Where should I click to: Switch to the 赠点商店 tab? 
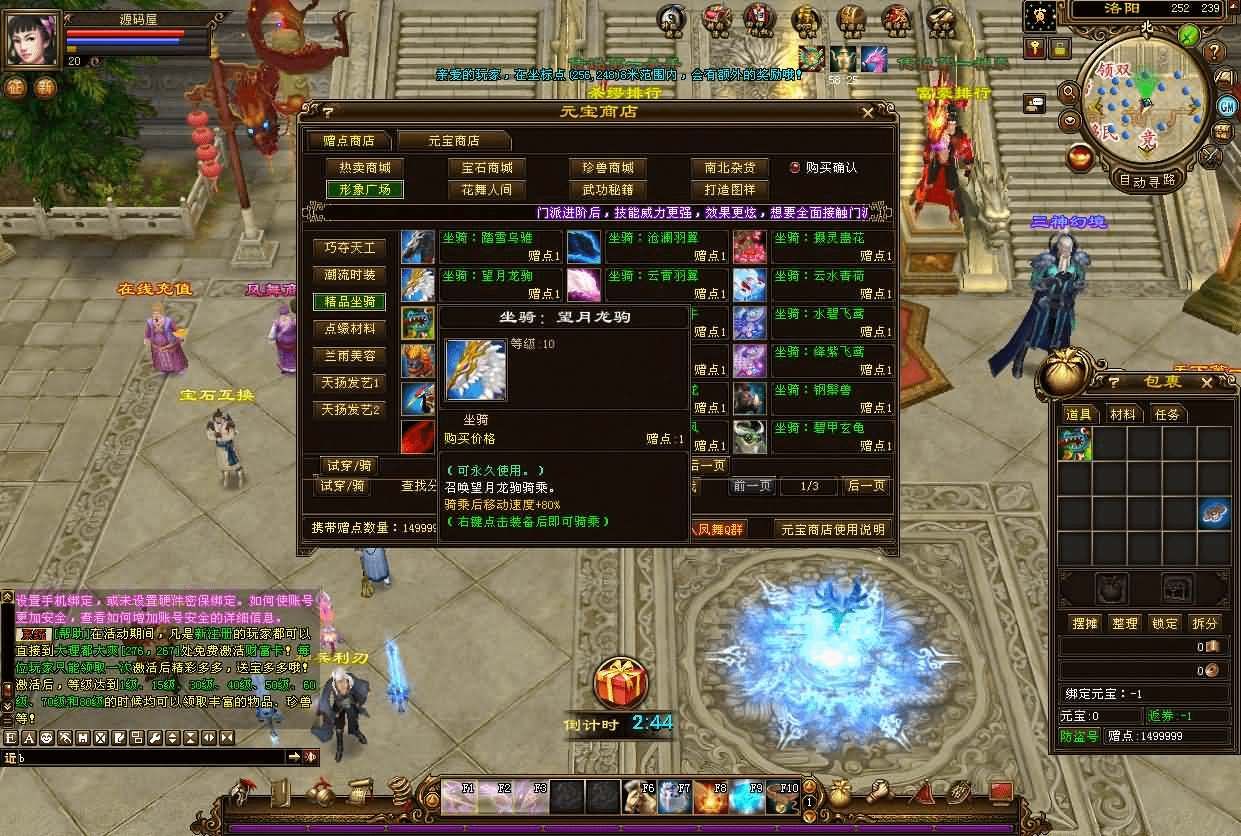pos(349,141)
